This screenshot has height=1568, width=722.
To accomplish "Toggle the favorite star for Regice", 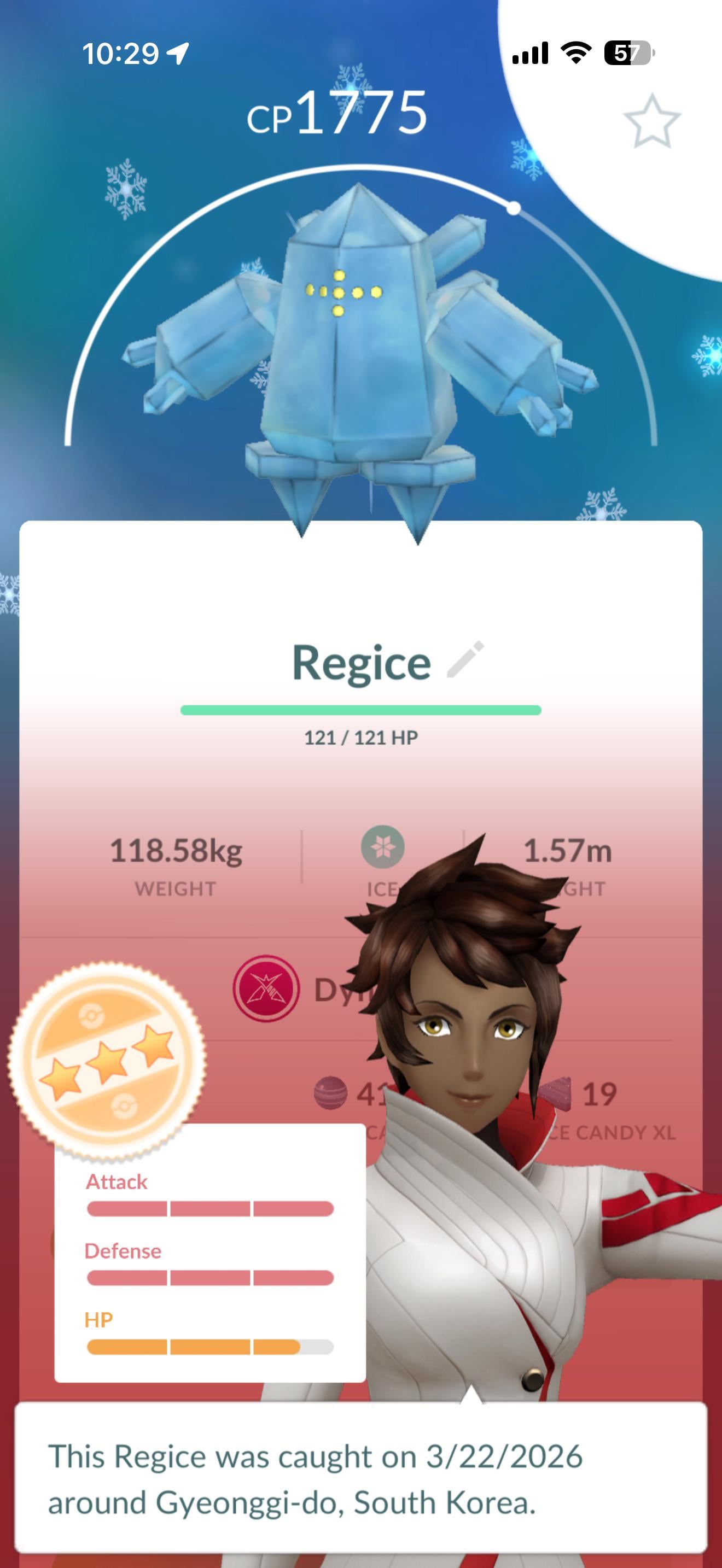I will [x=651, y=121].
